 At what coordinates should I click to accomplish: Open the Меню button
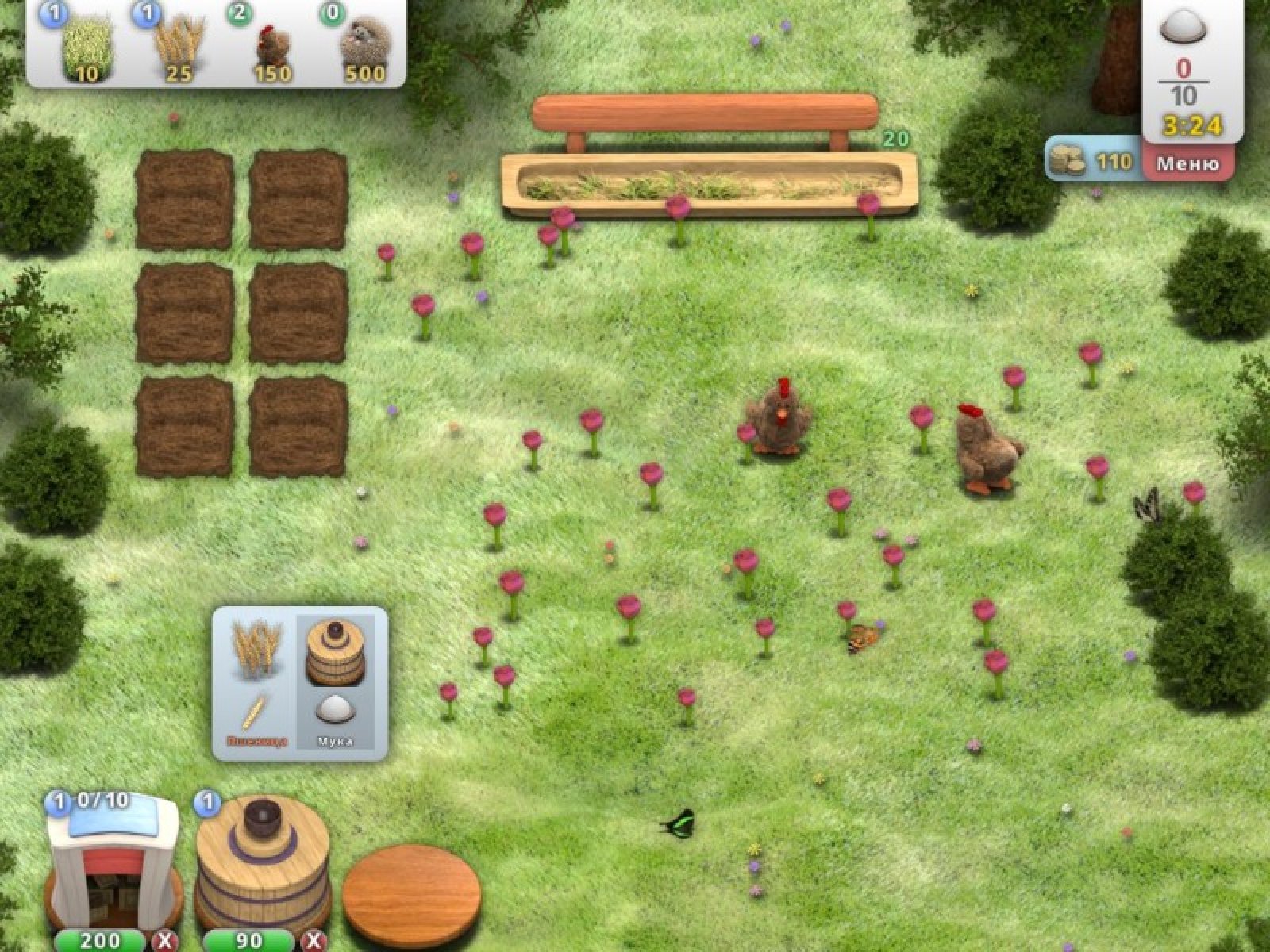pos(1187,164)
